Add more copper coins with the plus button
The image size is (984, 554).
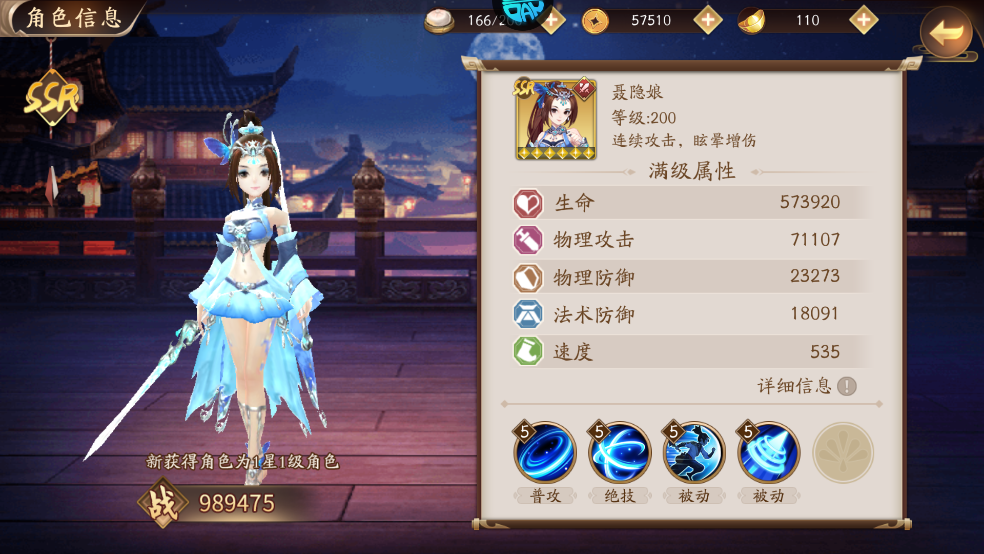coord(708,20)
